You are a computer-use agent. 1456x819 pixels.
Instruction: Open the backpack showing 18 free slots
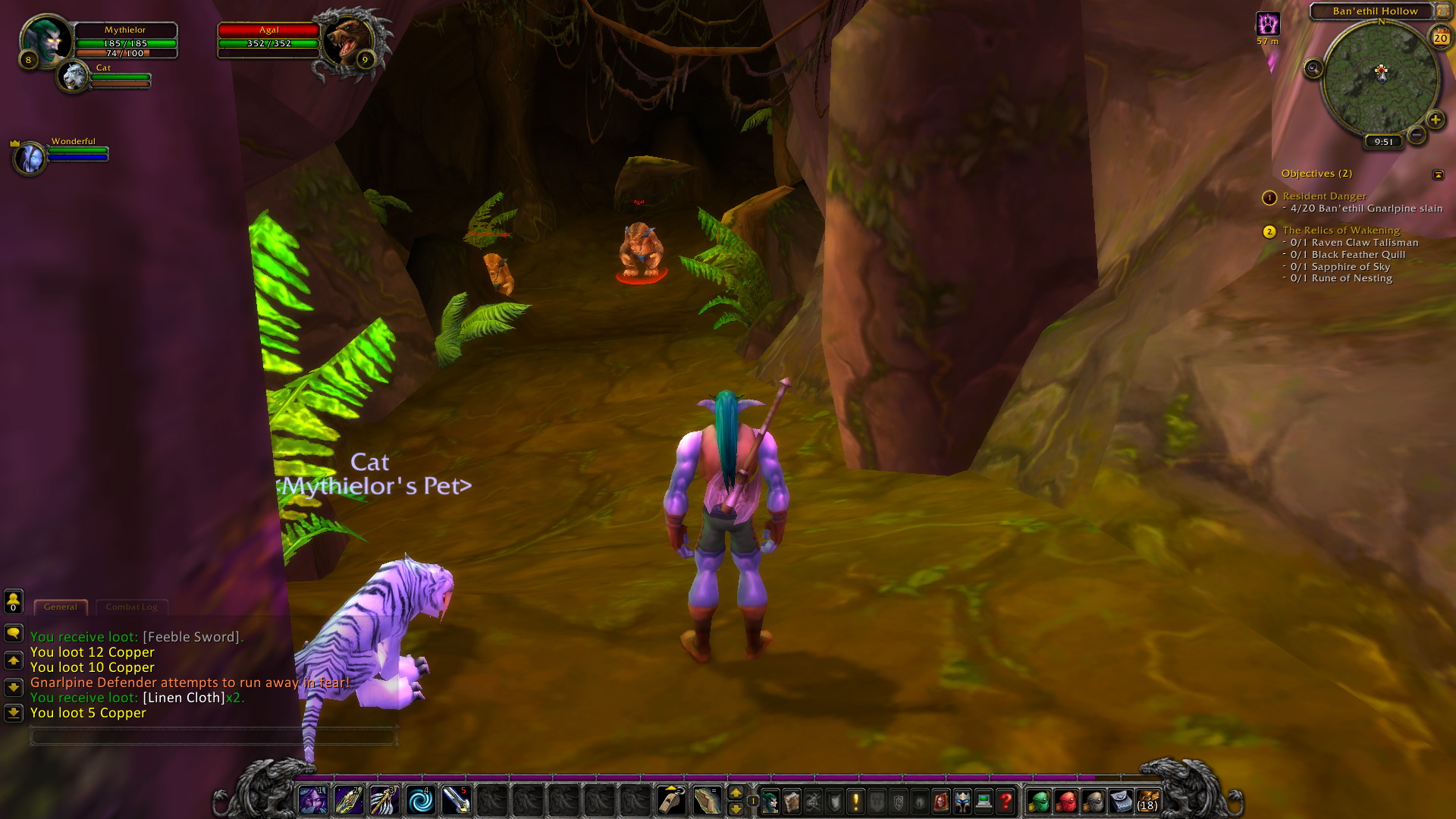[1147, 801]
